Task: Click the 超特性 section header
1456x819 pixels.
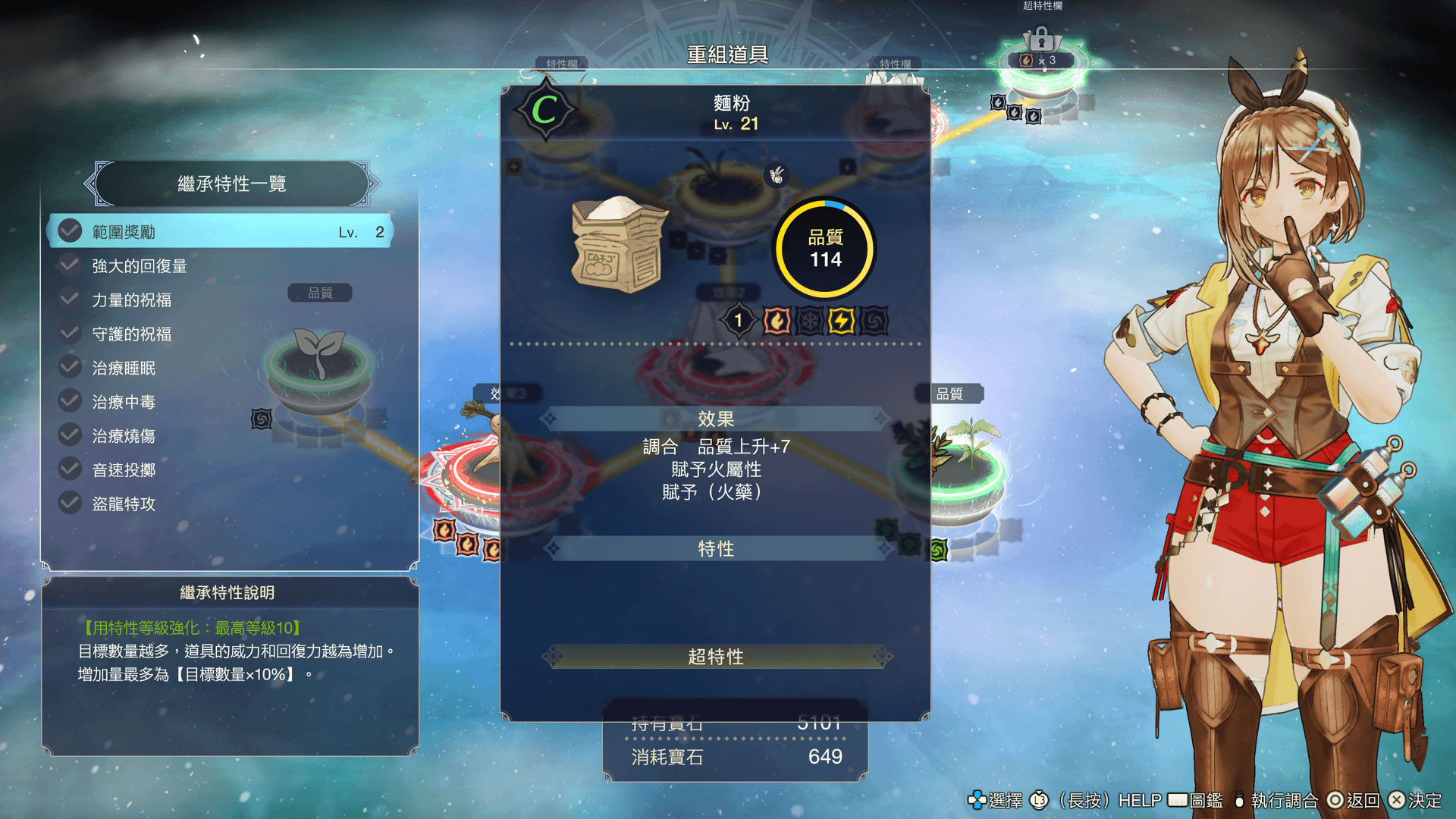Action: click(x=716, y=657)
